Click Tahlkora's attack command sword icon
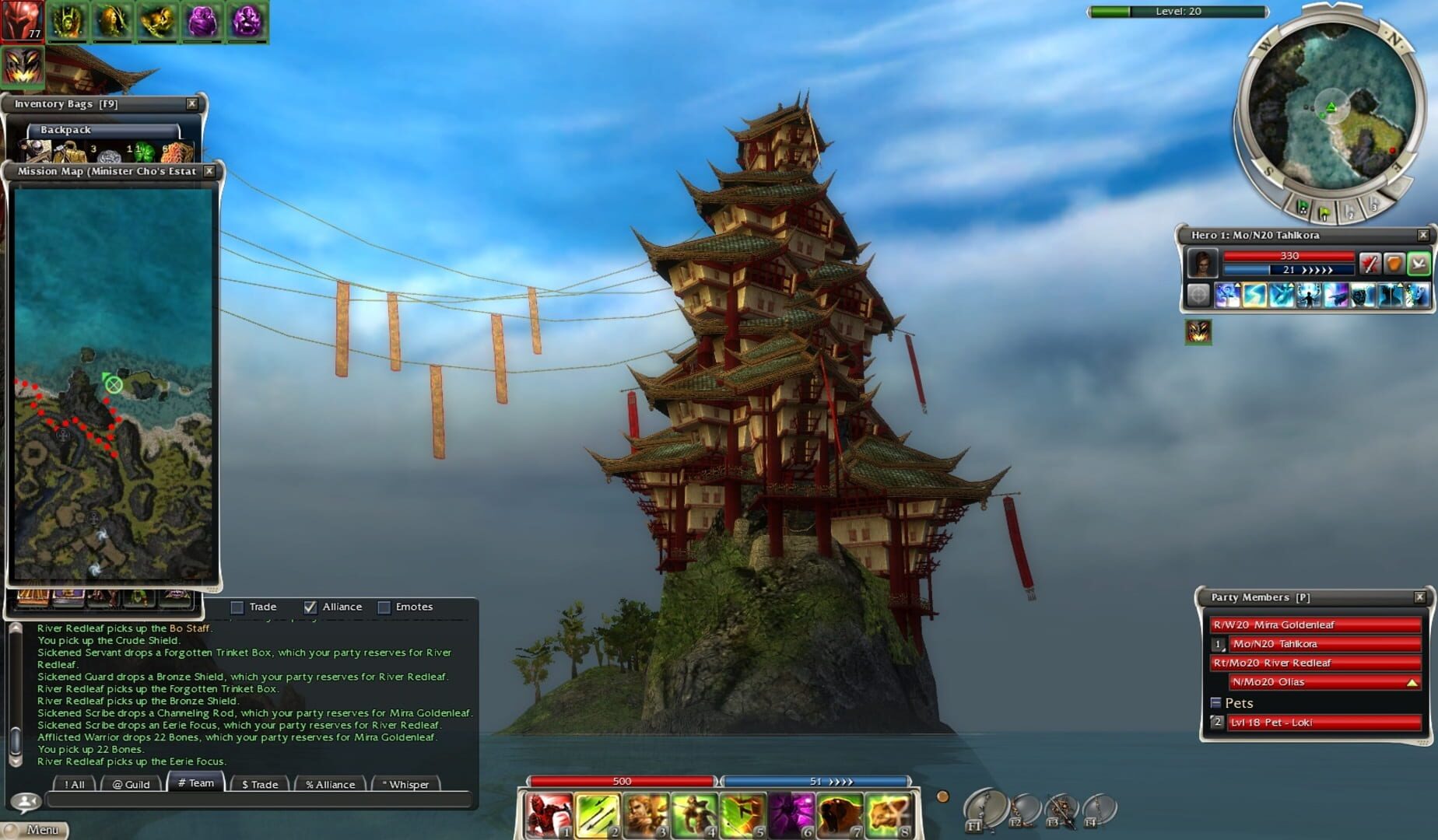 coord(1371,261)
